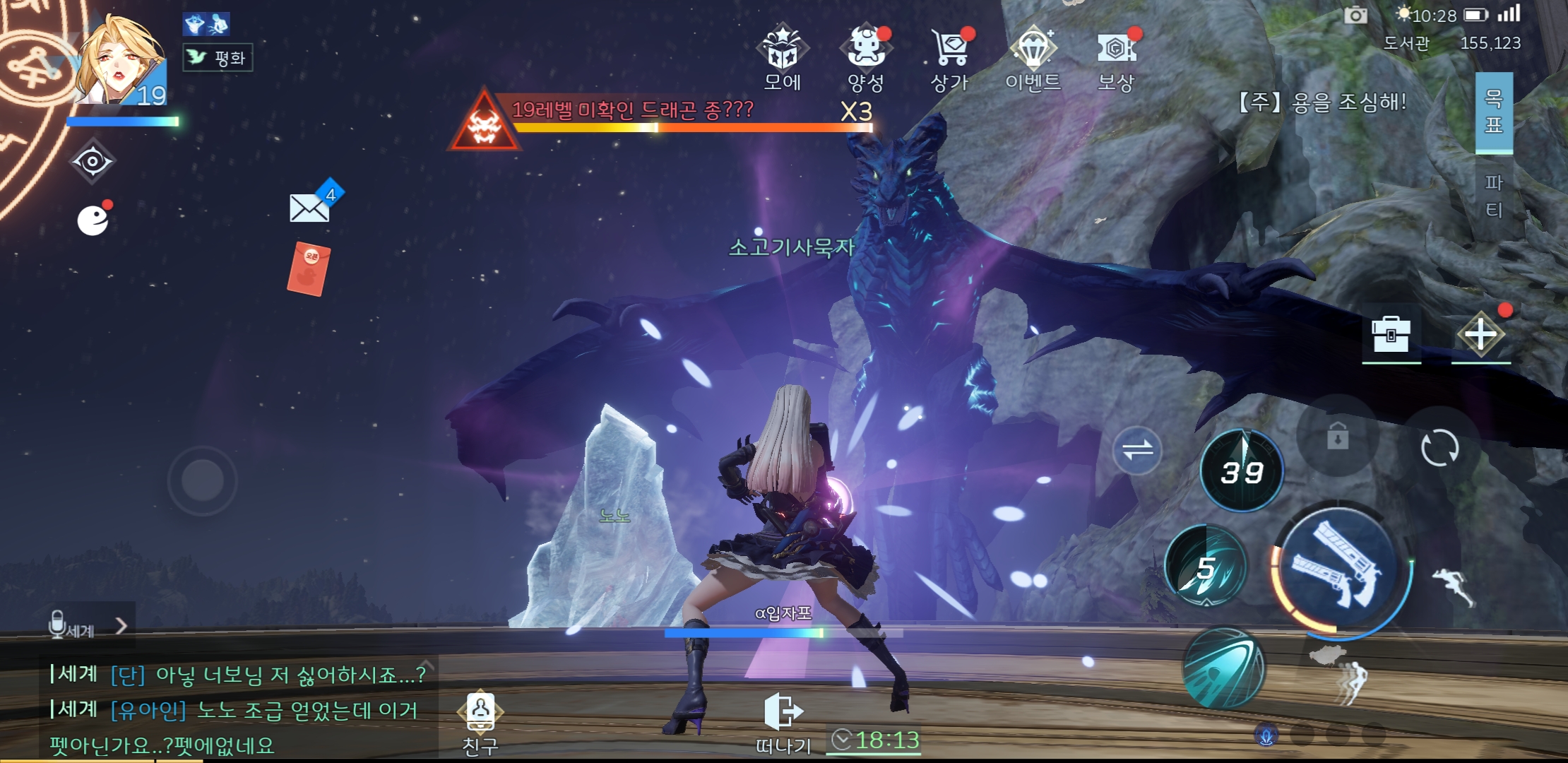
Task: Click the 떠나기 leave button
Action: [783, 722]
